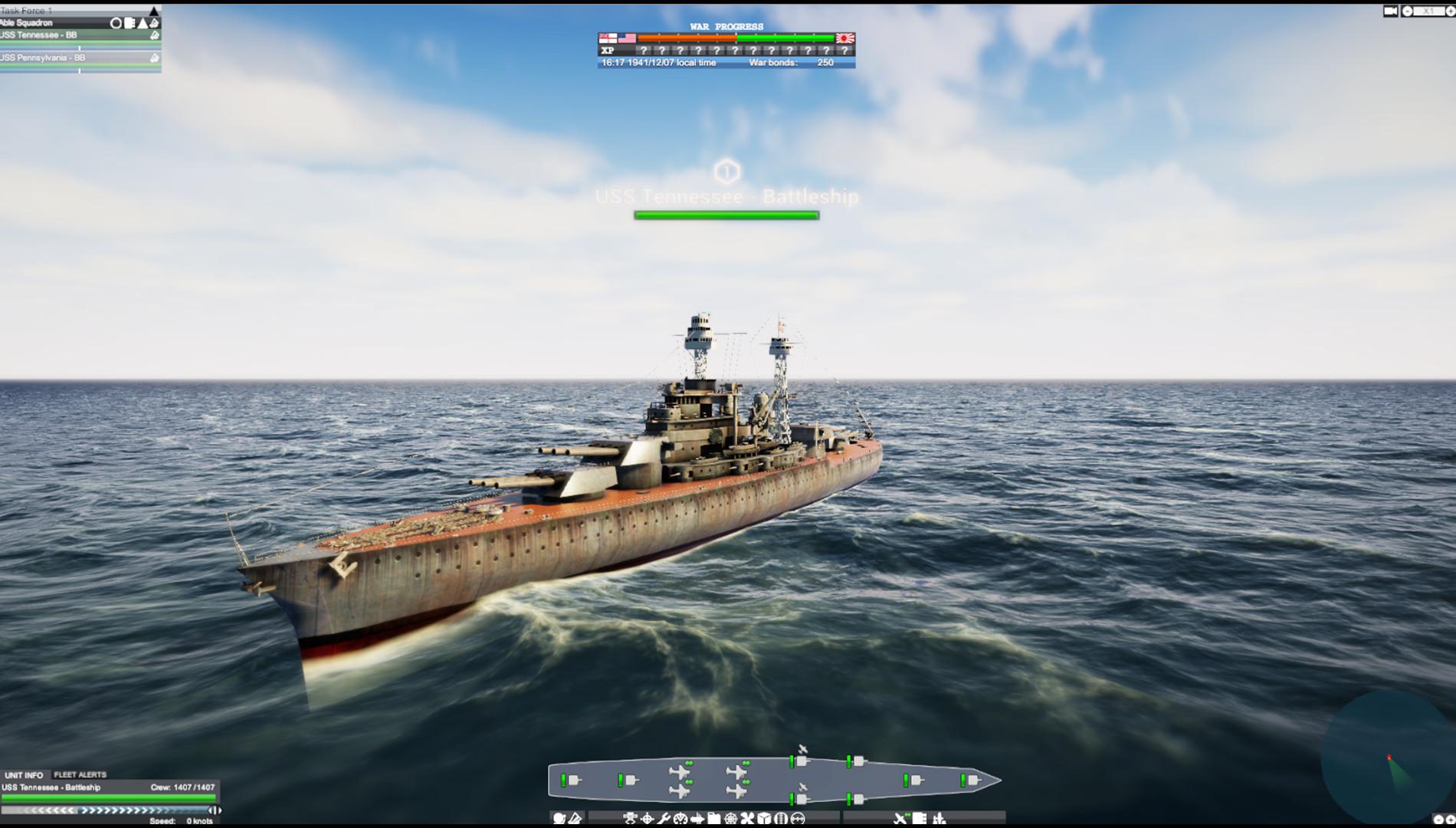Click the propeller engine control icon
This screenshot has width=1456, height=828.
point(746,816)
